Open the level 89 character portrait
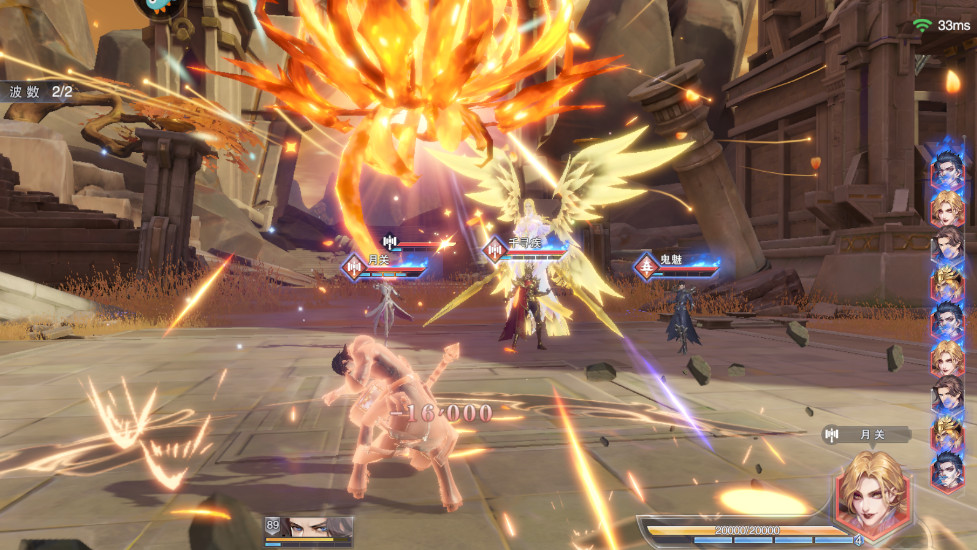This screenshot has width=977, height=550. [x=308, y=527]
